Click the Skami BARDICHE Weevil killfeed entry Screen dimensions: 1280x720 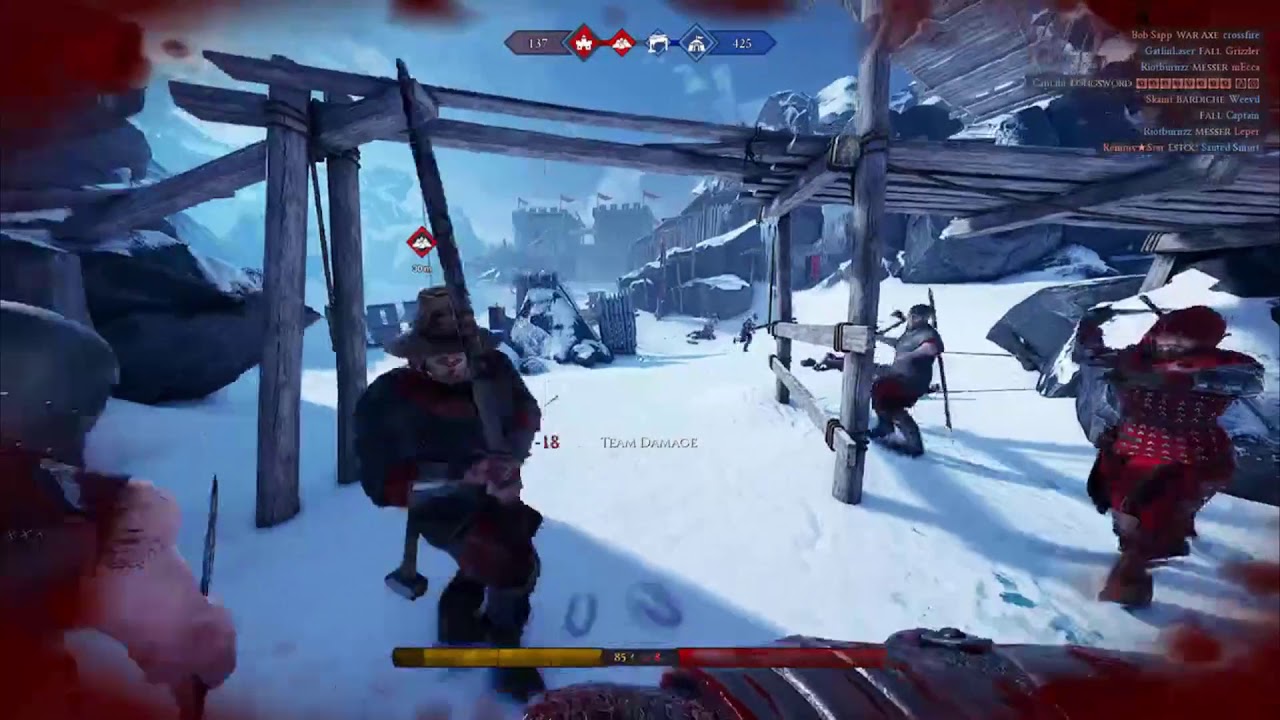(1201, 99)
